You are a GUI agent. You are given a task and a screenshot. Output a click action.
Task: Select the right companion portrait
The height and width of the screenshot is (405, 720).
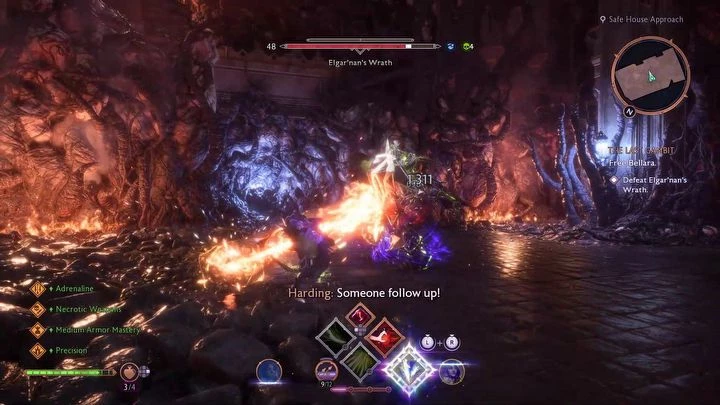451,371
